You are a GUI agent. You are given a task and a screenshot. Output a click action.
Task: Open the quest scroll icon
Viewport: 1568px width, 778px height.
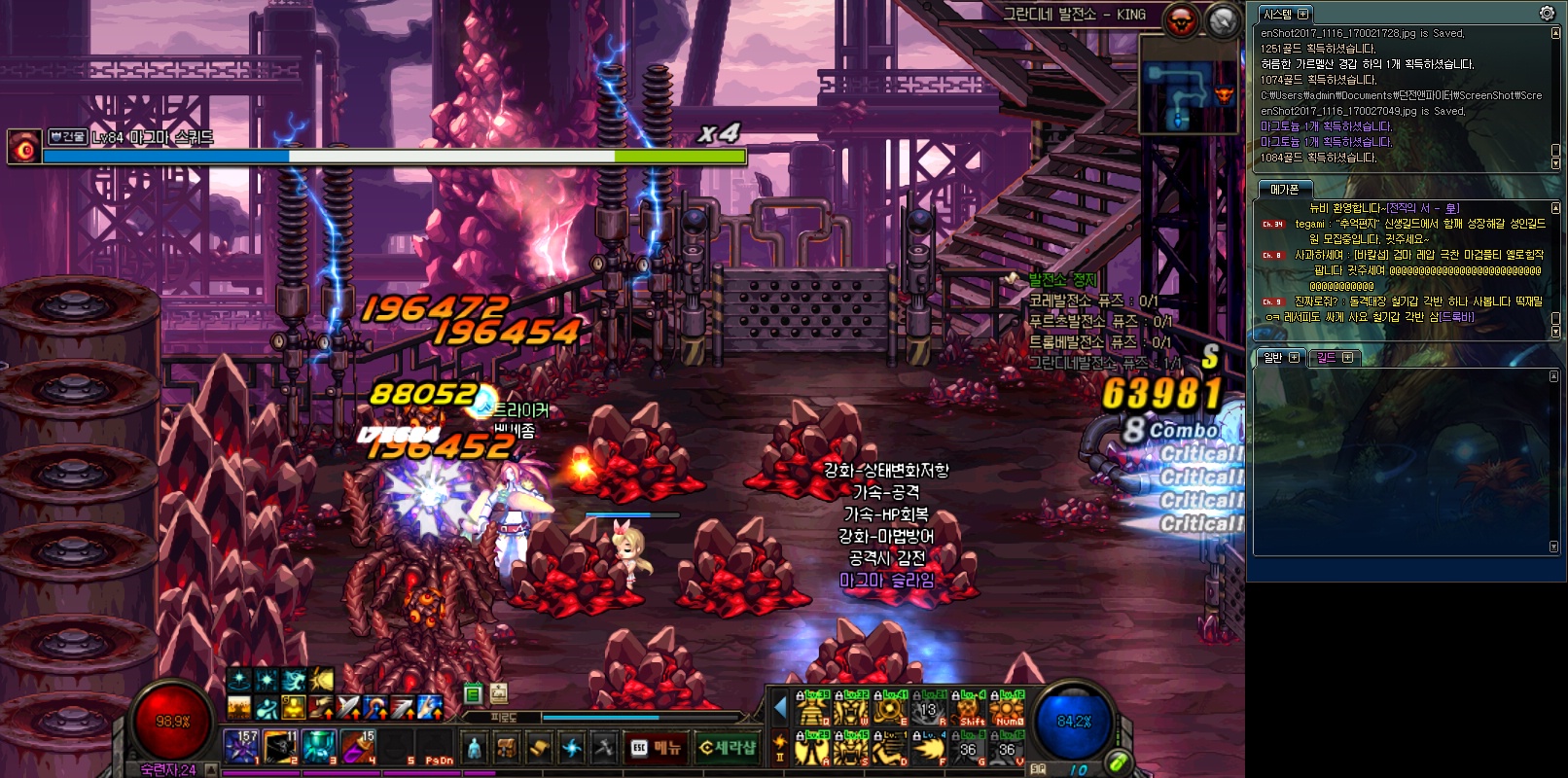[539, 747]
